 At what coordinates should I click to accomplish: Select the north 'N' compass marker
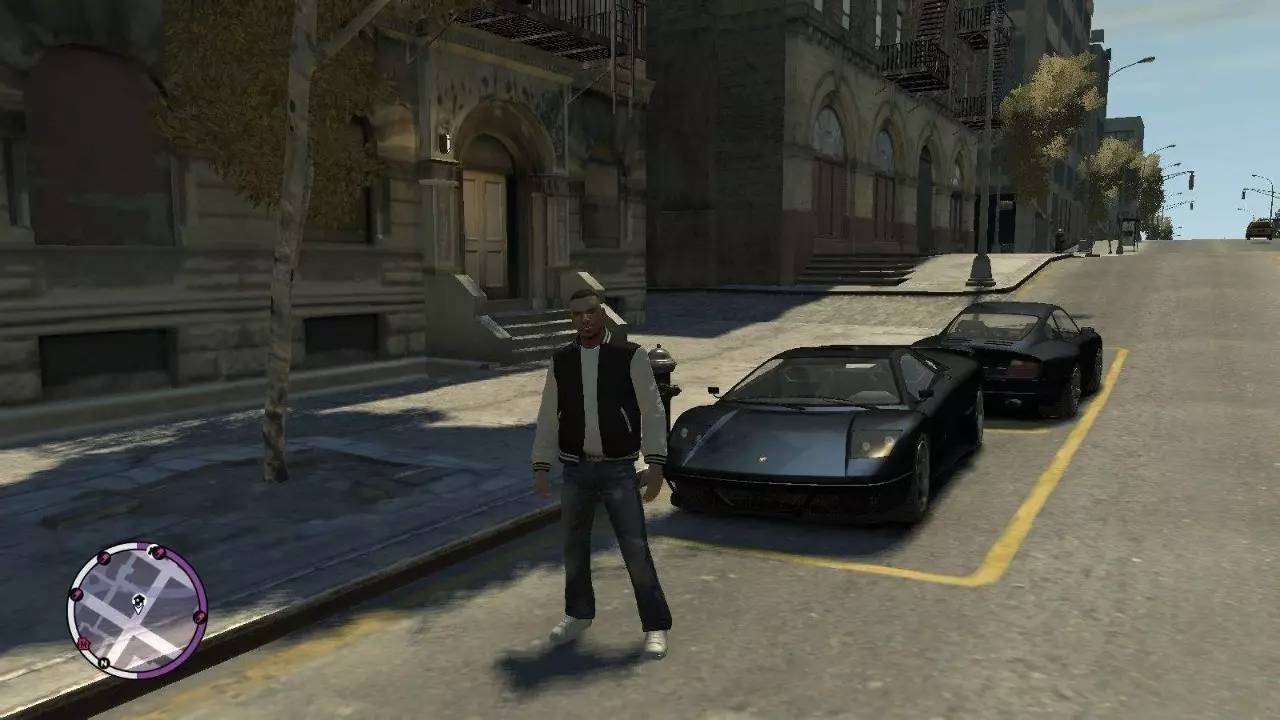tap(103, 663)
